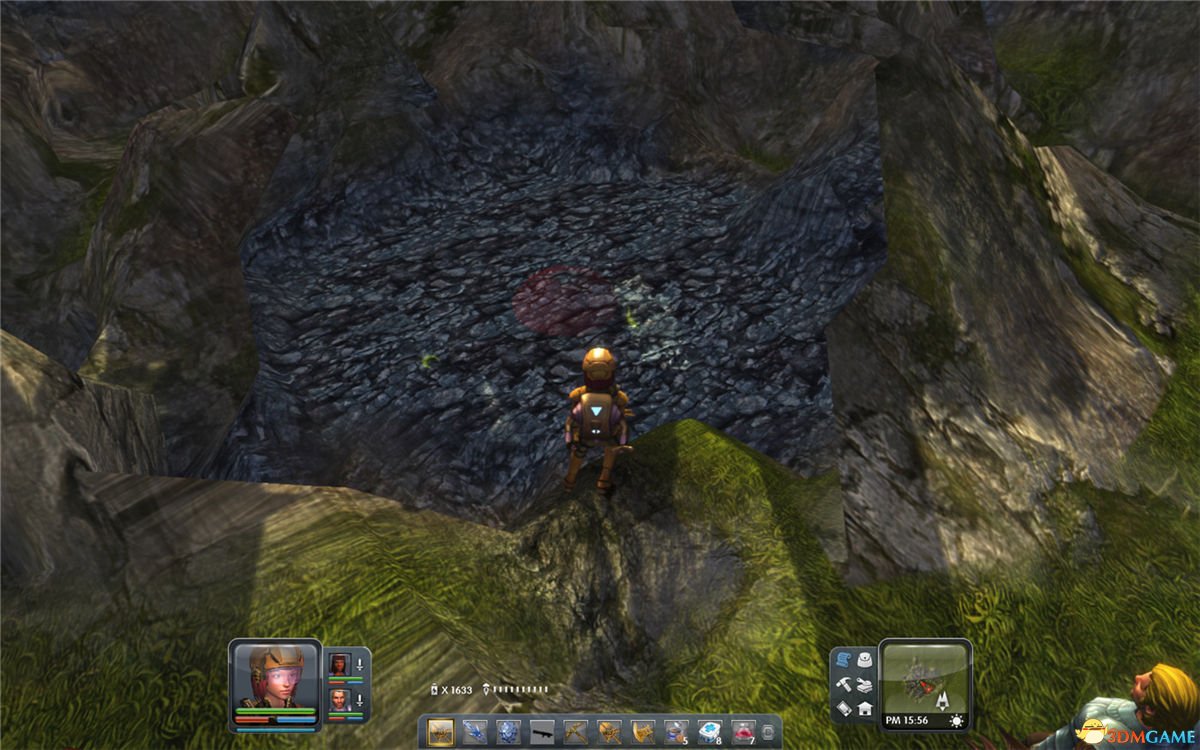This screenshot has height=750, width=1200.
Task: Select the bearded male companion portrait
Action: point(340,698)
